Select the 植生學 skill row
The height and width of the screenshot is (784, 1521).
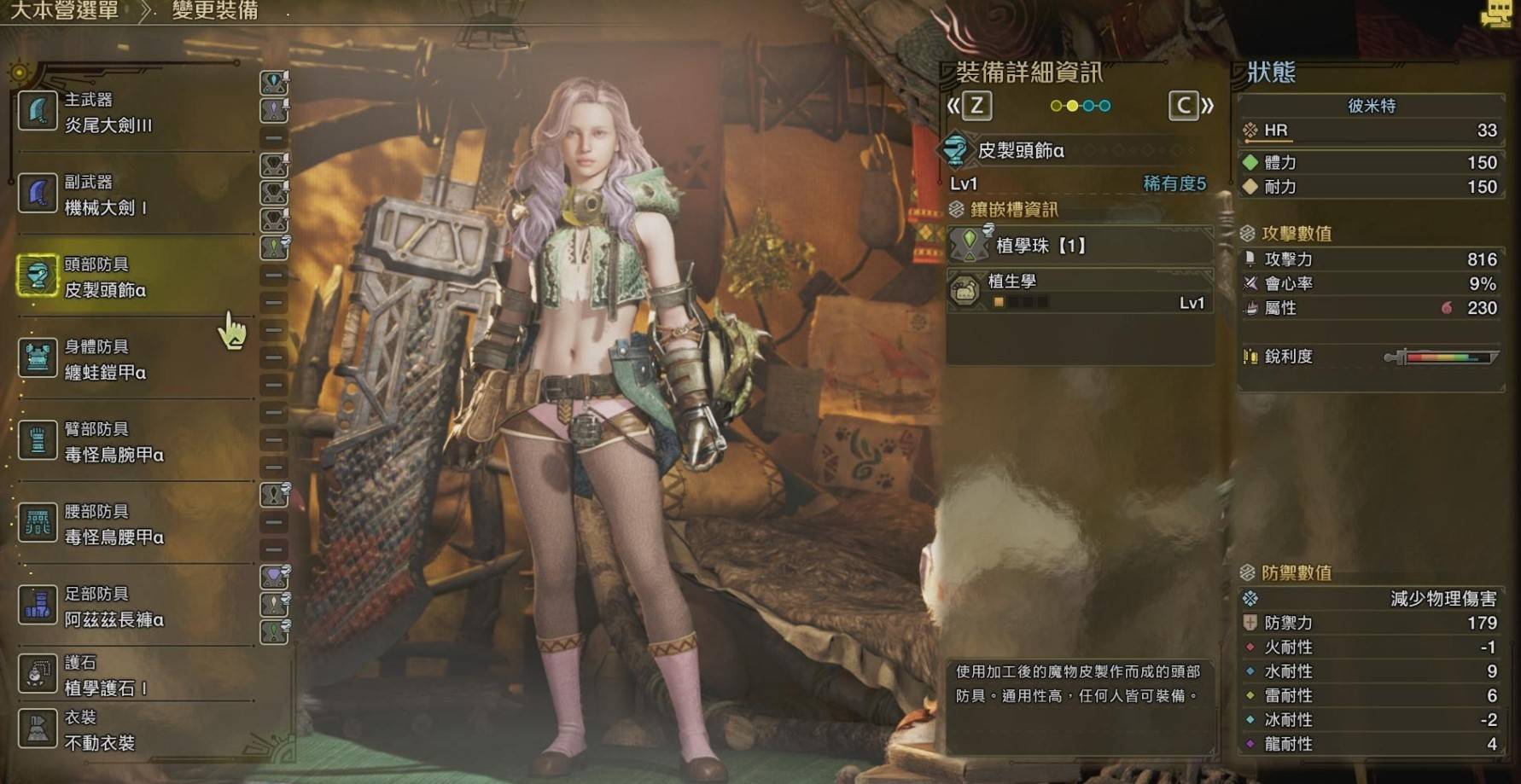tap(1079, 291)
